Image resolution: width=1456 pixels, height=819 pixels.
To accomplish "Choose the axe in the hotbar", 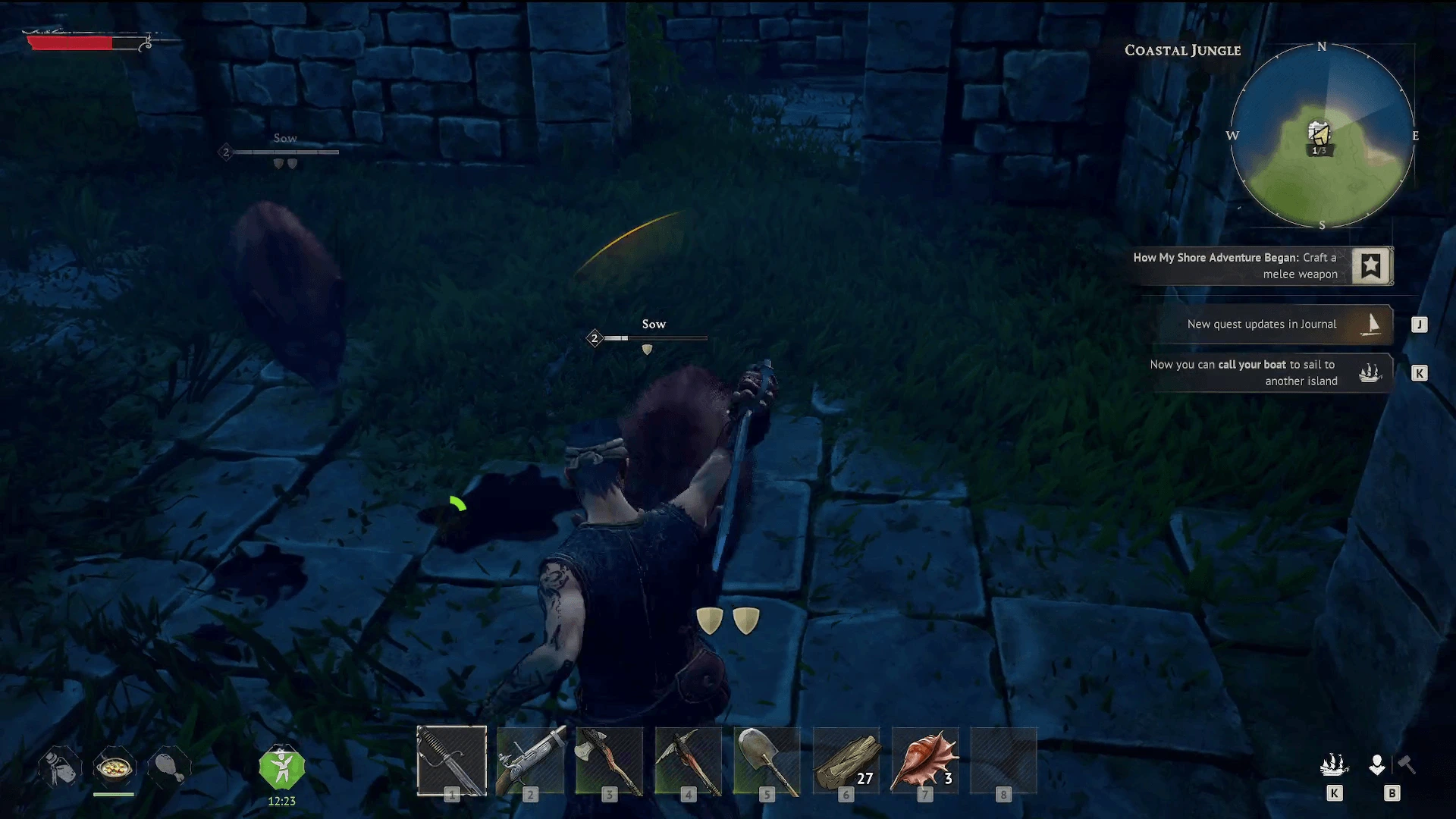I will [x=610, y=761].
